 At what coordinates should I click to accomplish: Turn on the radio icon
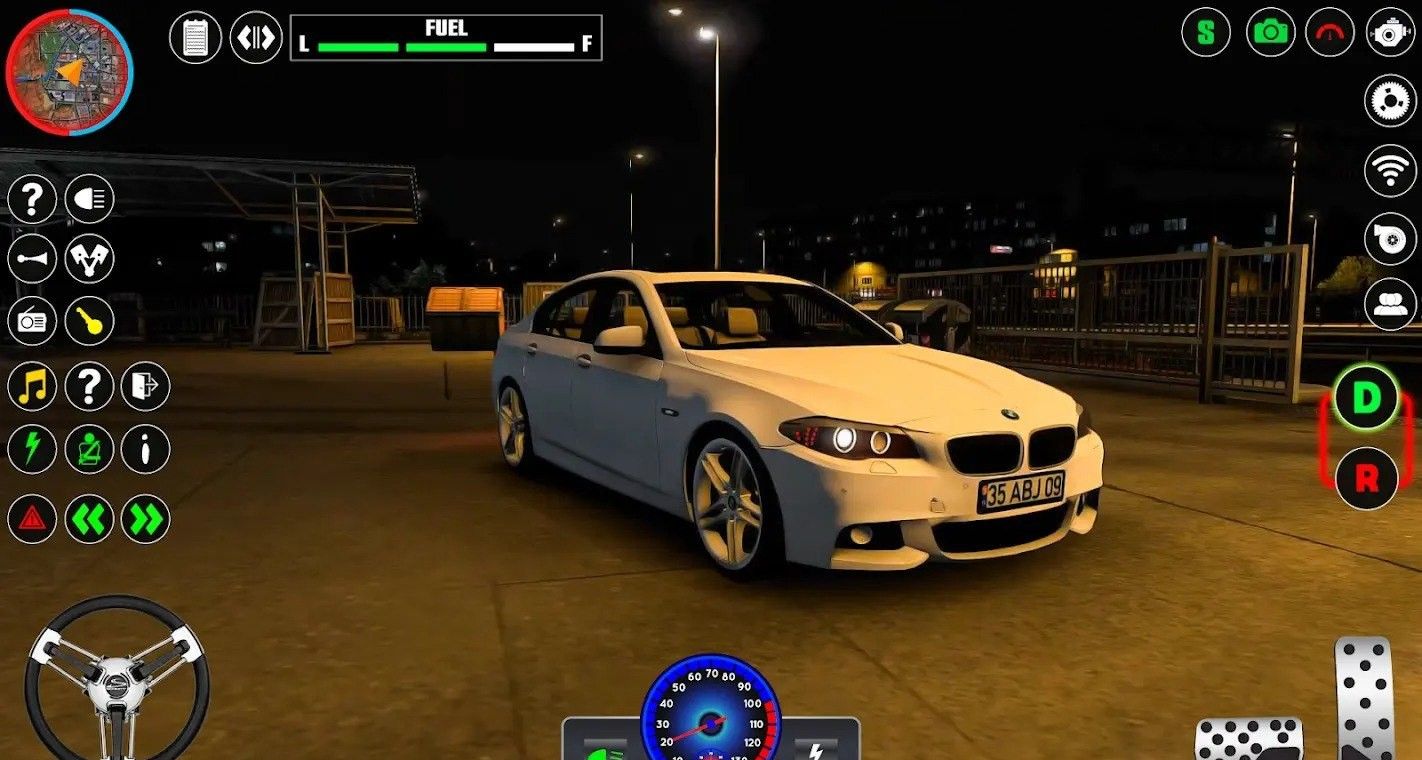32,321
